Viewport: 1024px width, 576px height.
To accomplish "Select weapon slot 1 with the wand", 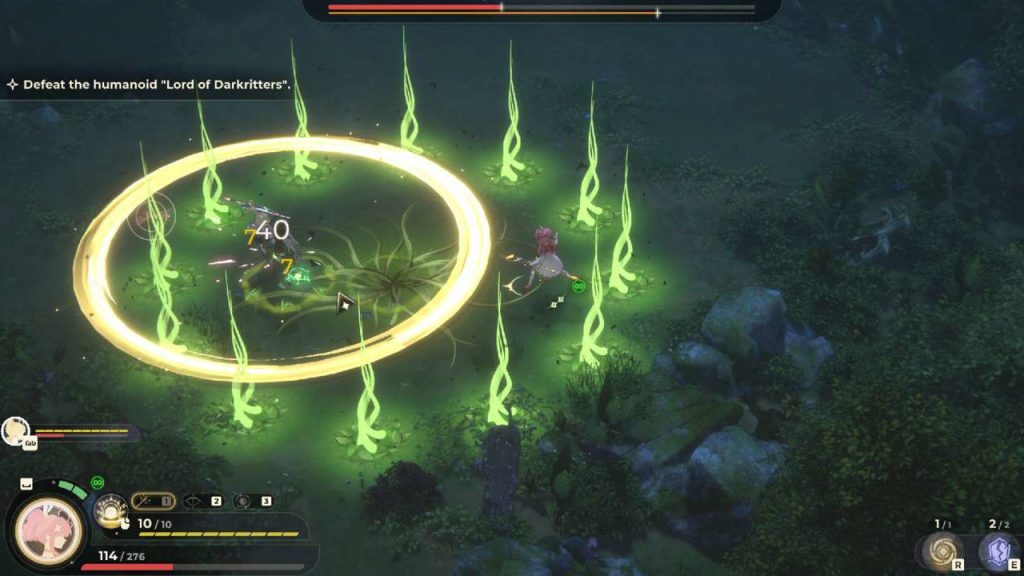I will [152, 500].
